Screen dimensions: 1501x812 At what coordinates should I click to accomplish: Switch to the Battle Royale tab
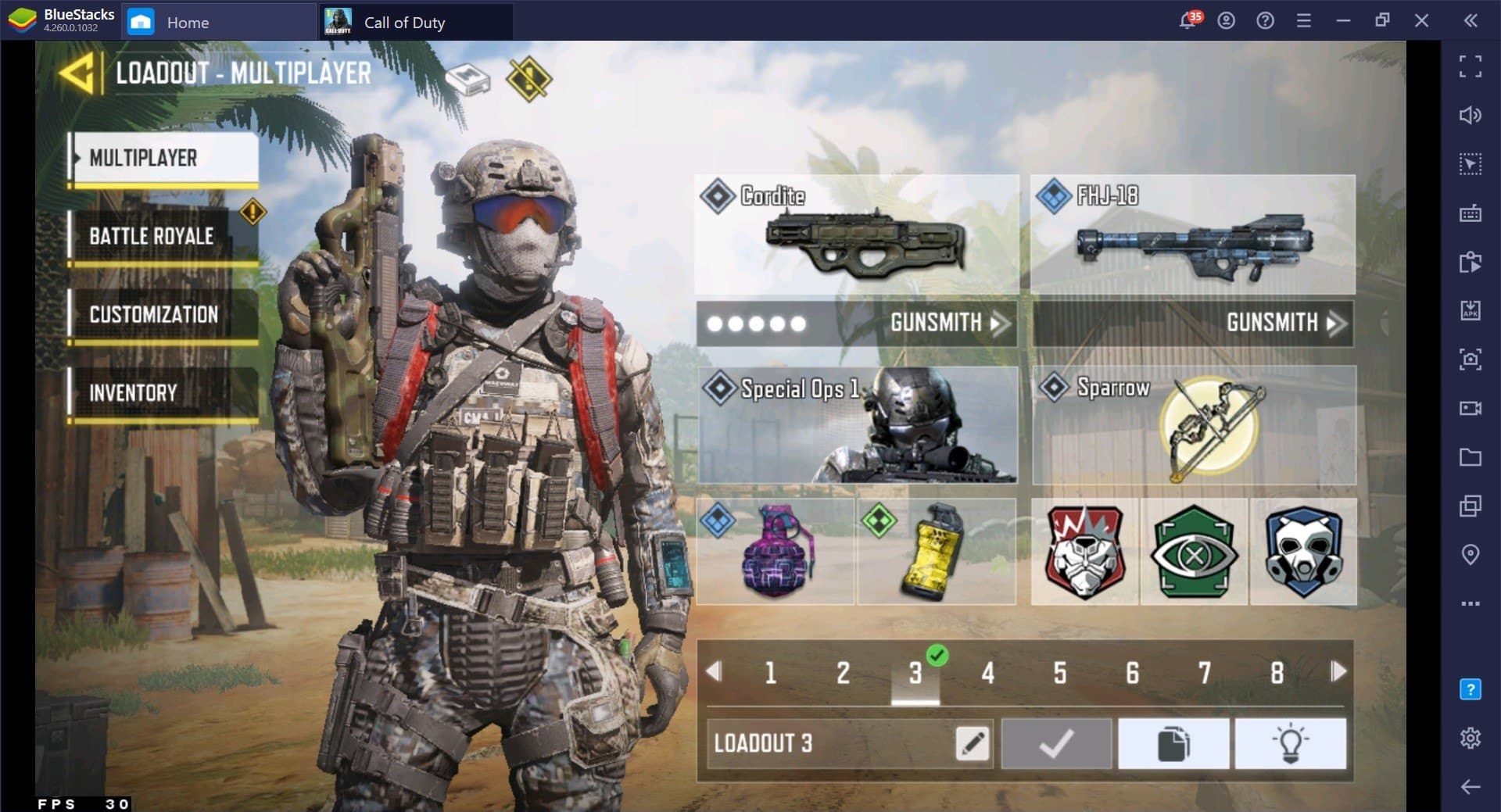click(x=152, y=236)
